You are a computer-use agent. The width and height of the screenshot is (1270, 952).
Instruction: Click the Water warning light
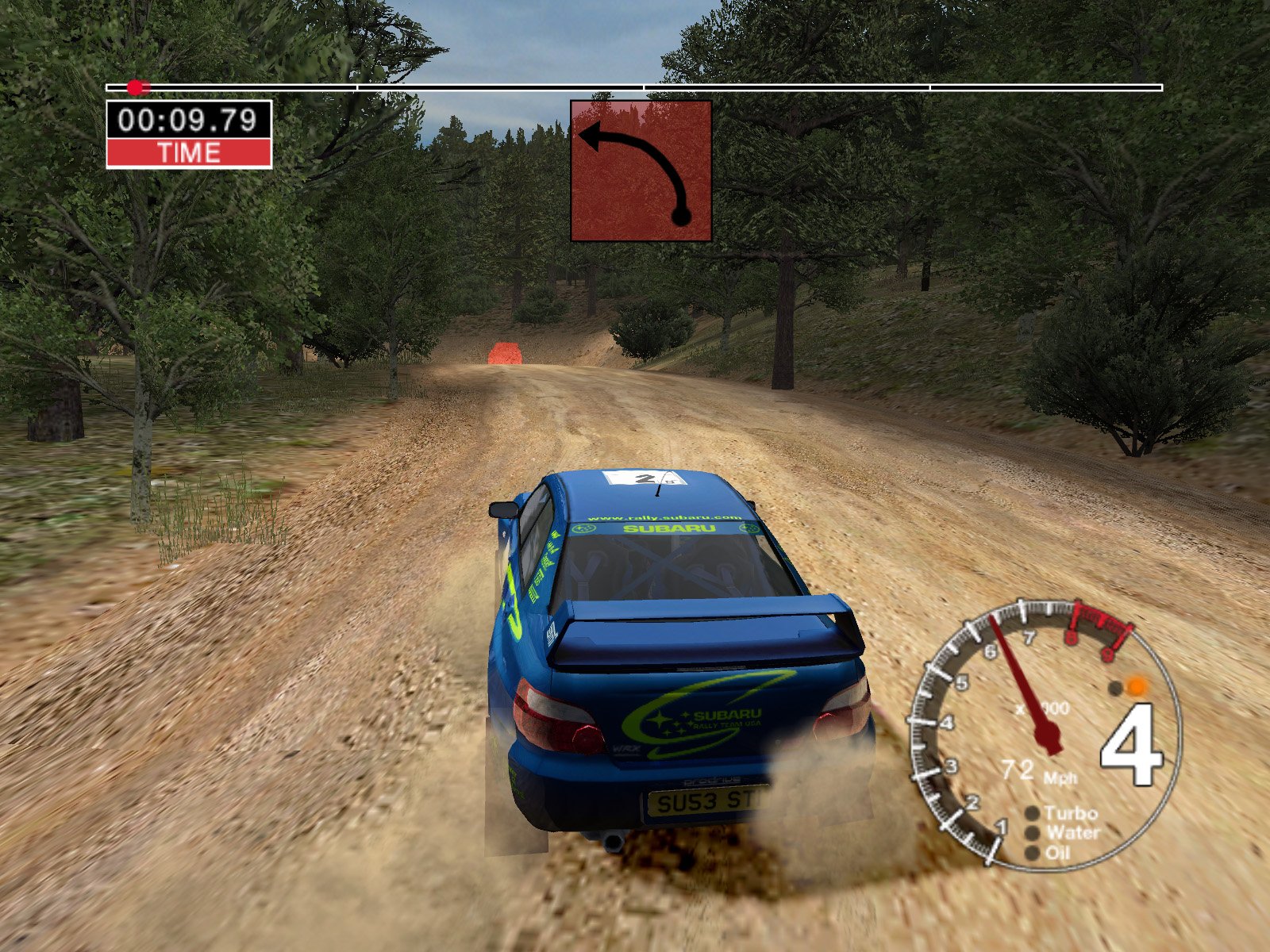1032,833
